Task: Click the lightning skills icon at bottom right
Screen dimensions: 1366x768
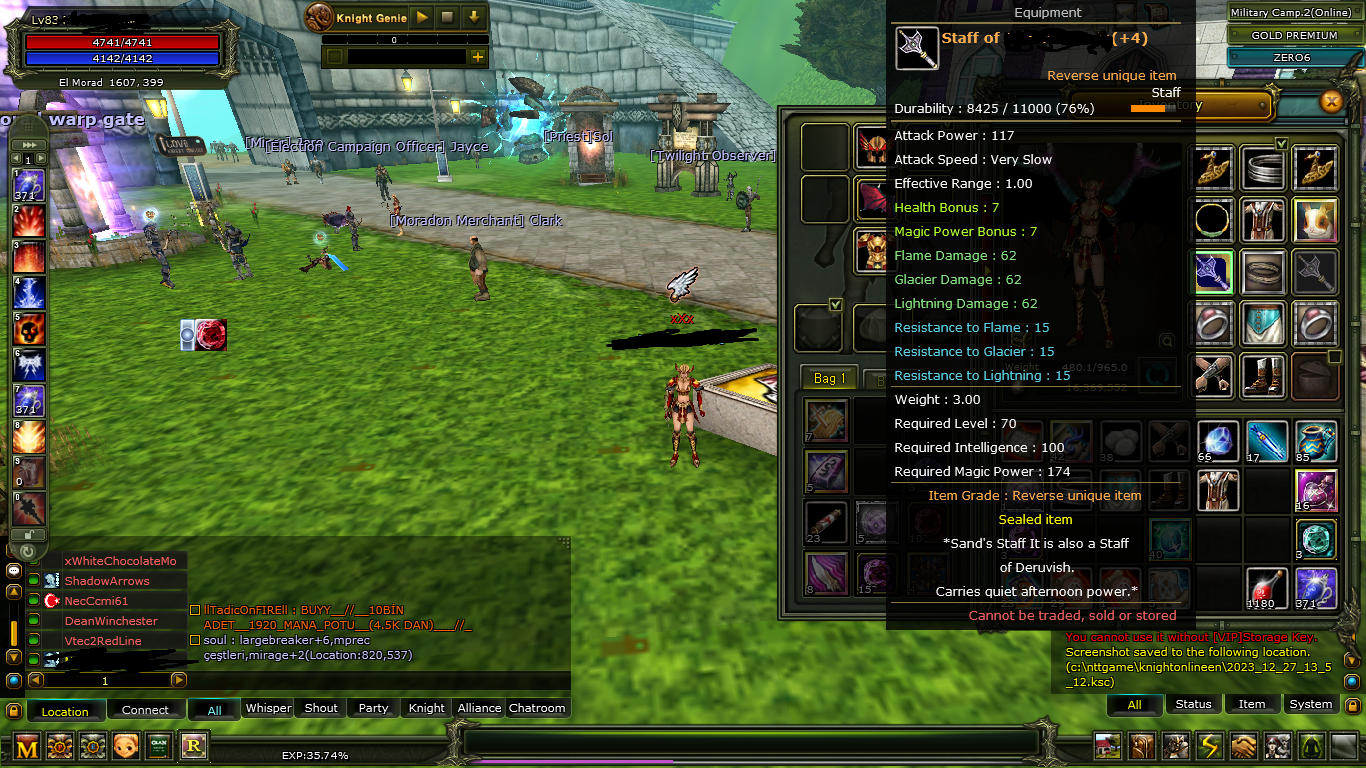Action: 1209,745
